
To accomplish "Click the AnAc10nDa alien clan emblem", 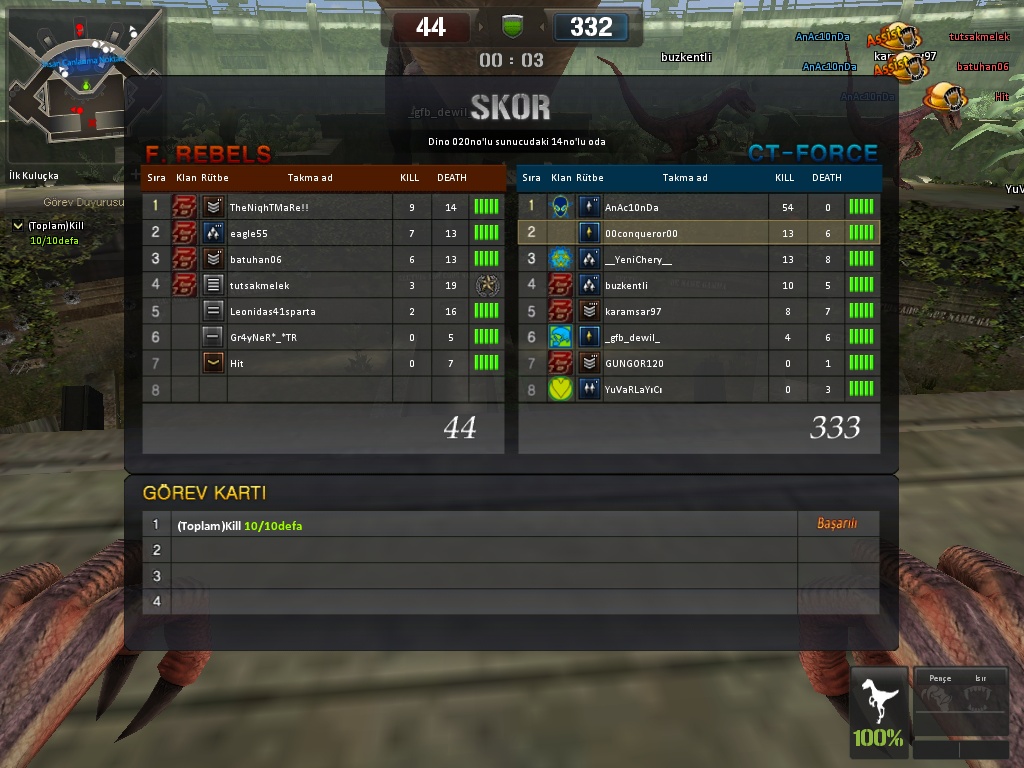I will 560,207.
